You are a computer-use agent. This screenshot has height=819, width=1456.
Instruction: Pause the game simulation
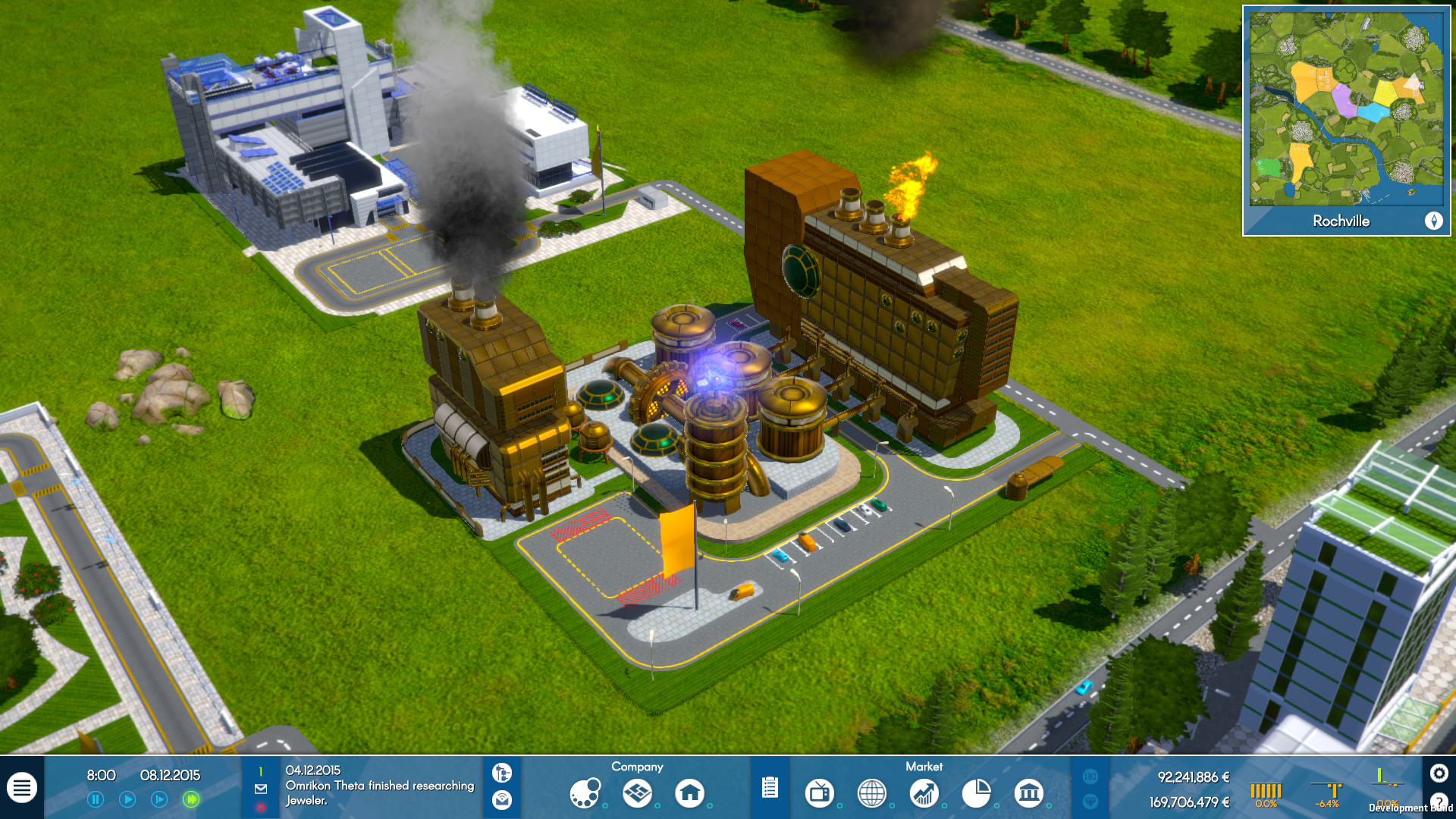94,799
